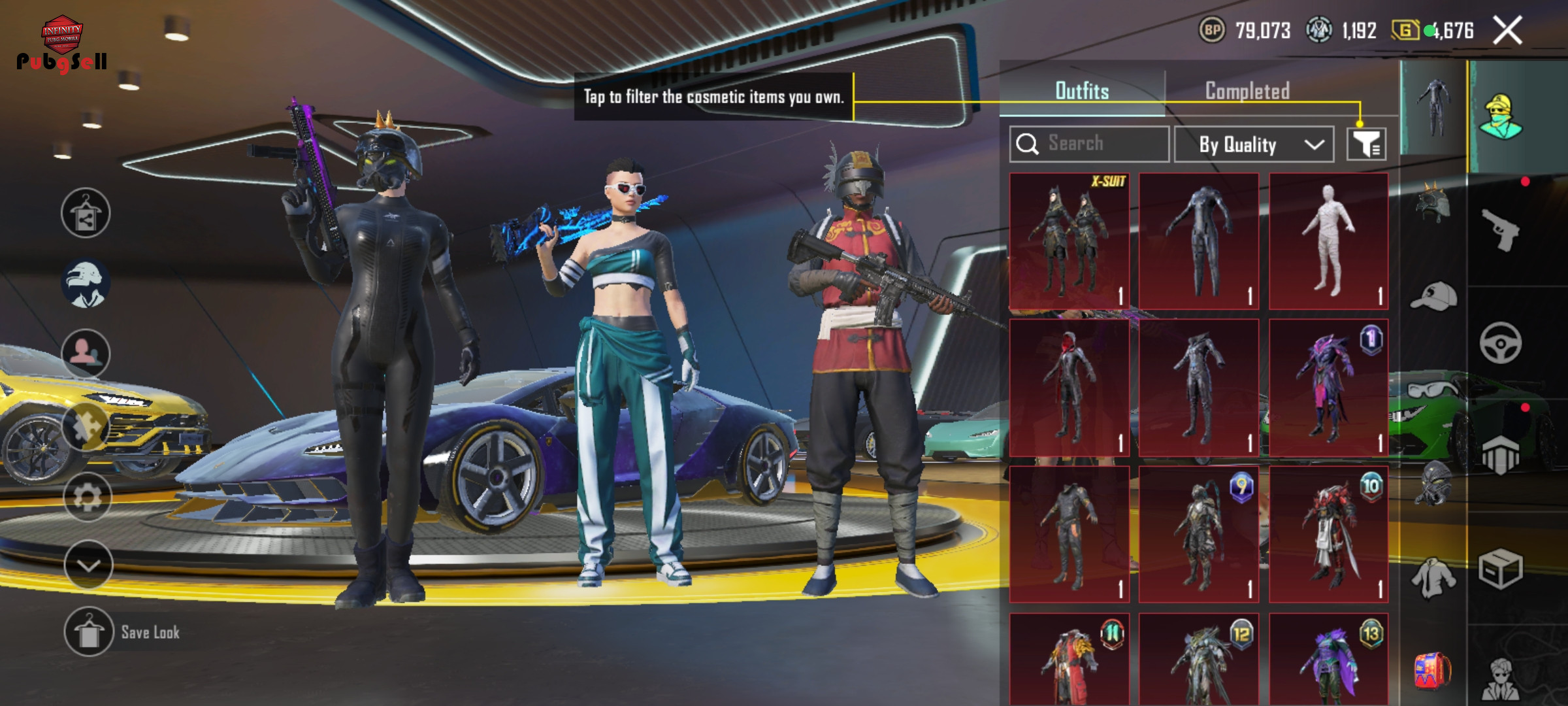This screenshot has height=706, width=1568.
Task: Open the box crate category
Action: point(1500,569)
